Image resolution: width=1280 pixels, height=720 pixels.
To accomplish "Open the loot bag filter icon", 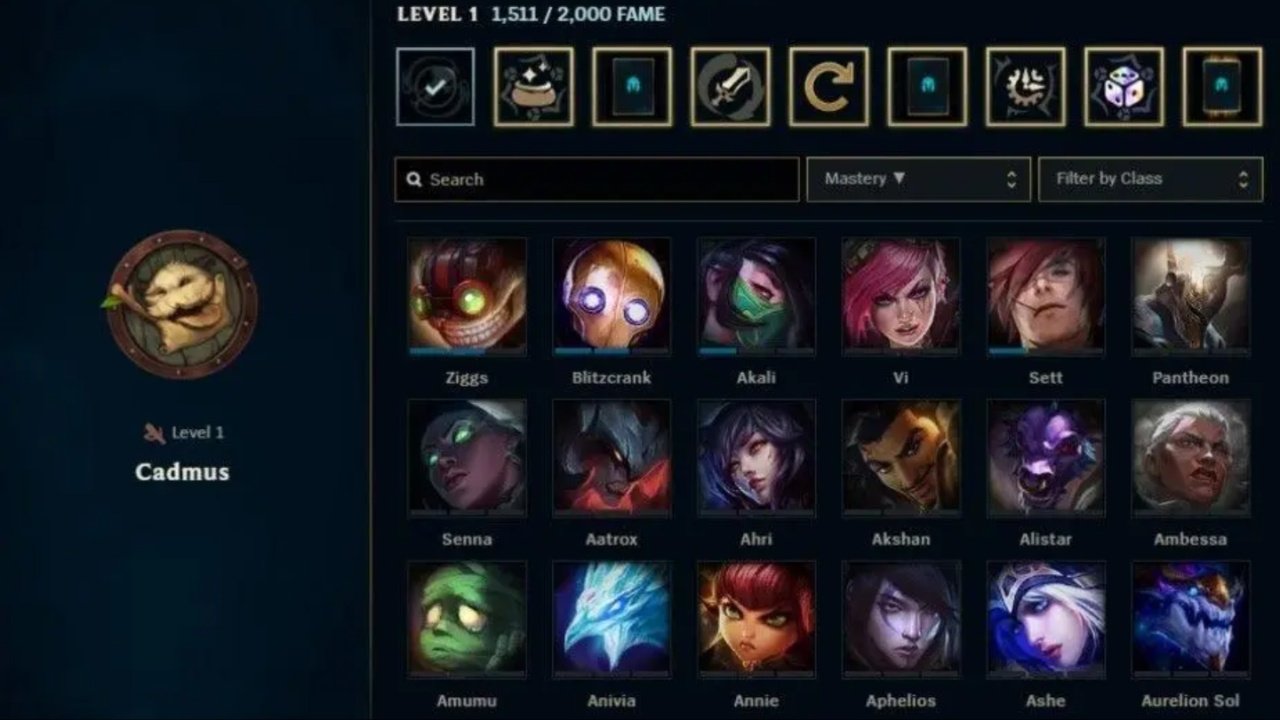I will 530,87.
